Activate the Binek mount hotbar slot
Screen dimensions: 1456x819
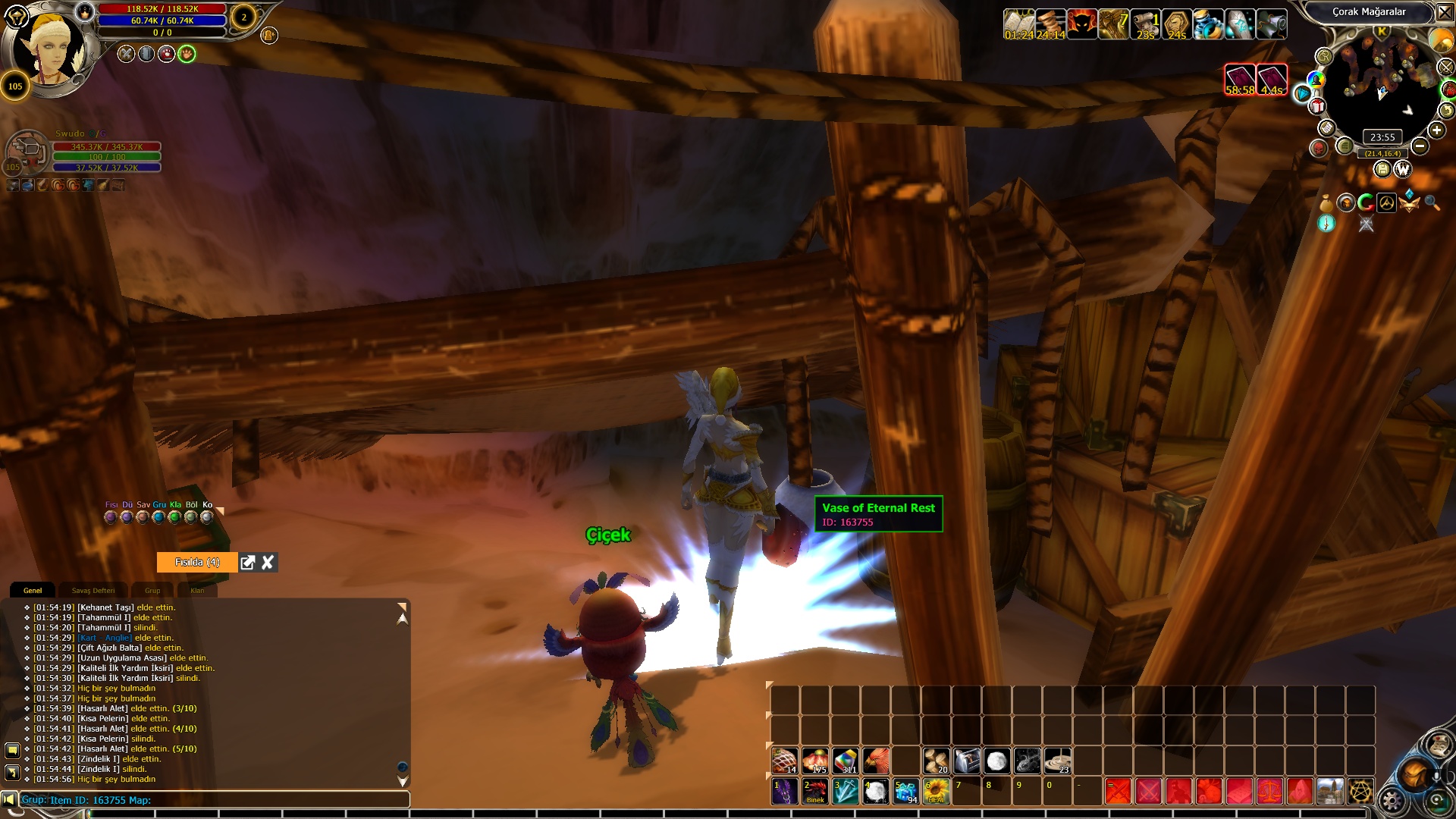pos(815,791)
